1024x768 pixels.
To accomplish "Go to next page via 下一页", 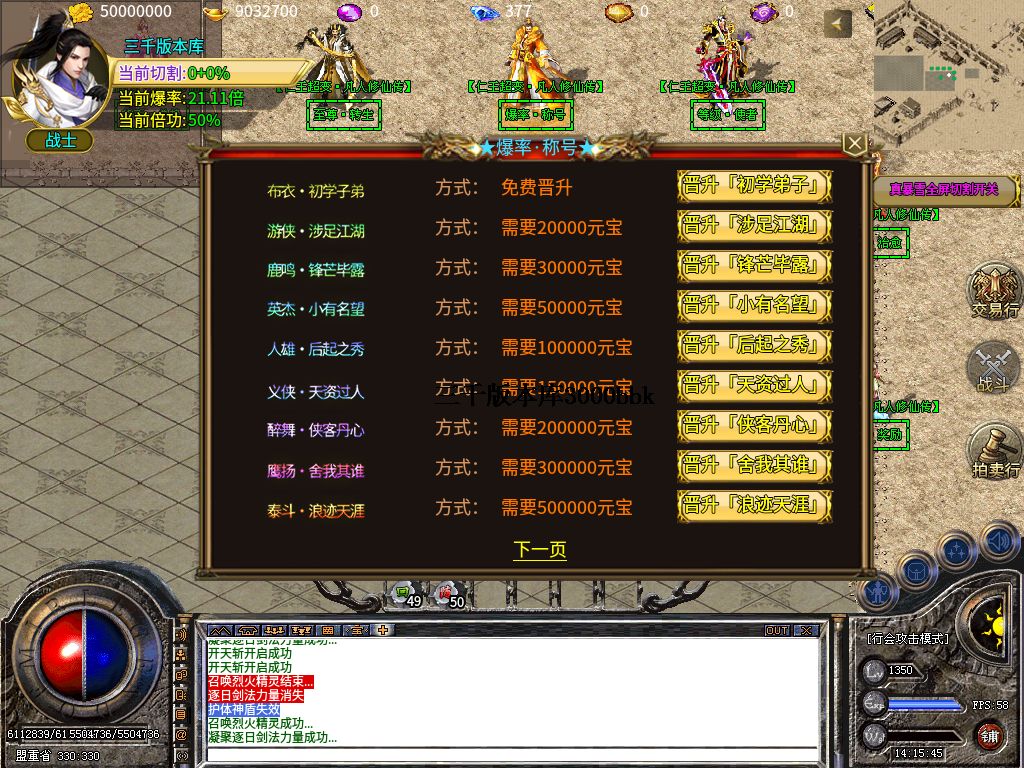I will [x=540, y=550].
